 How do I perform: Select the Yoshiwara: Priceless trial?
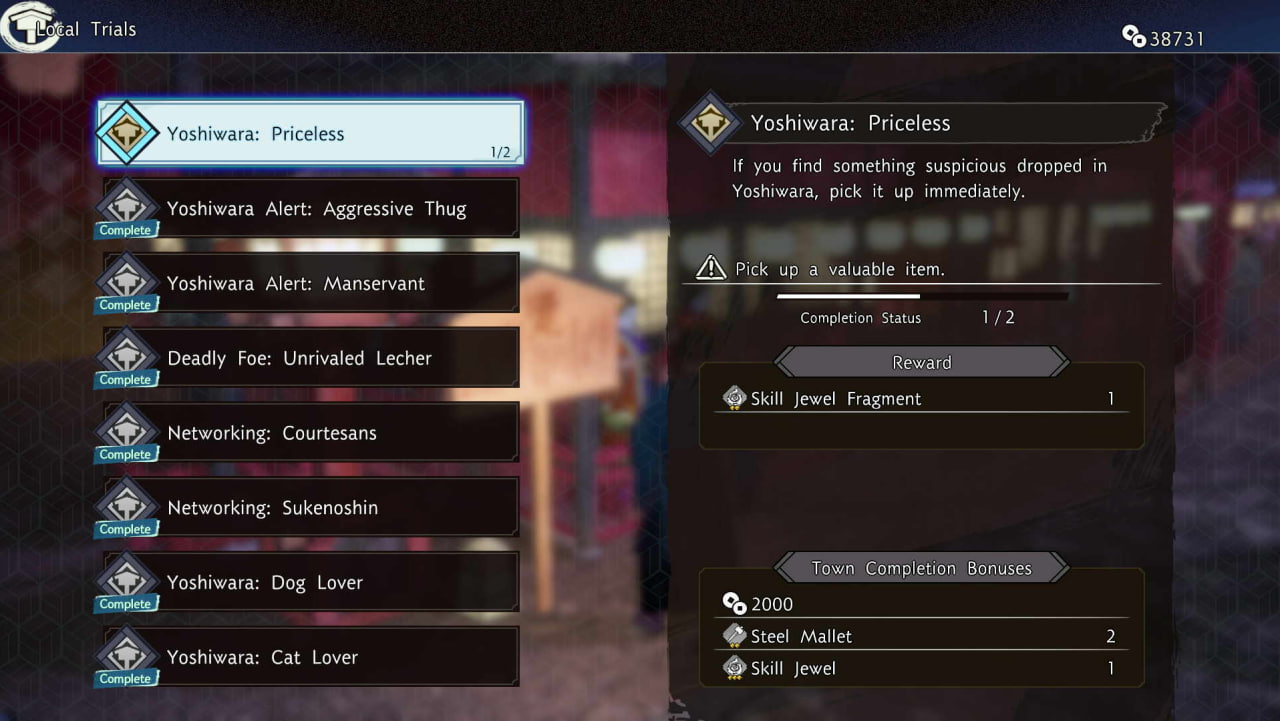[x=310, y=133]
